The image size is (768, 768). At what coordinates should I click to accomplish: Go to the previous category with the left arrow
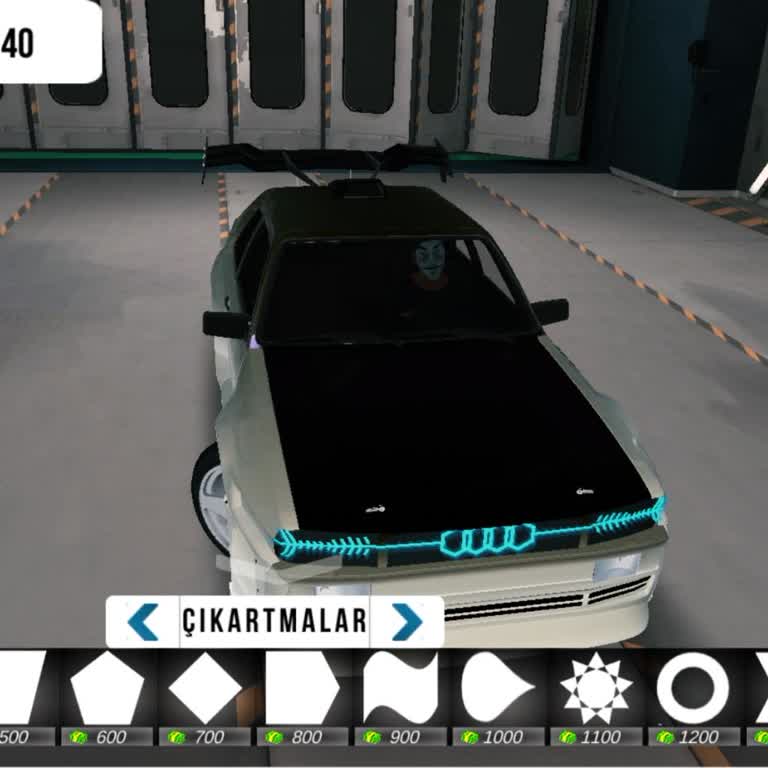point(144,622)
